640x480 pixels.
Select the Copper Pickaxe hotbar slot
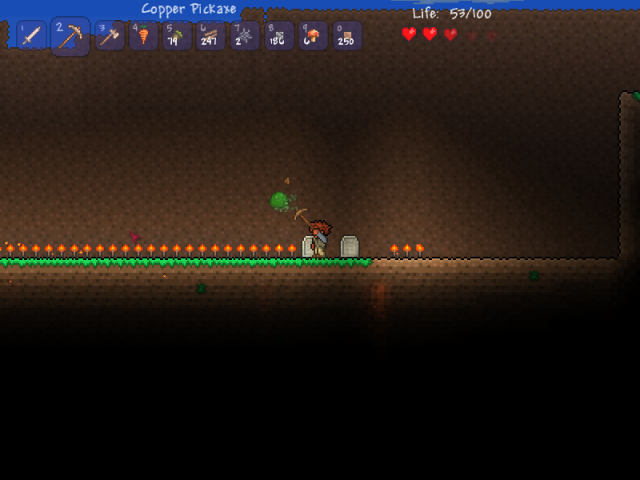[70, 36]
